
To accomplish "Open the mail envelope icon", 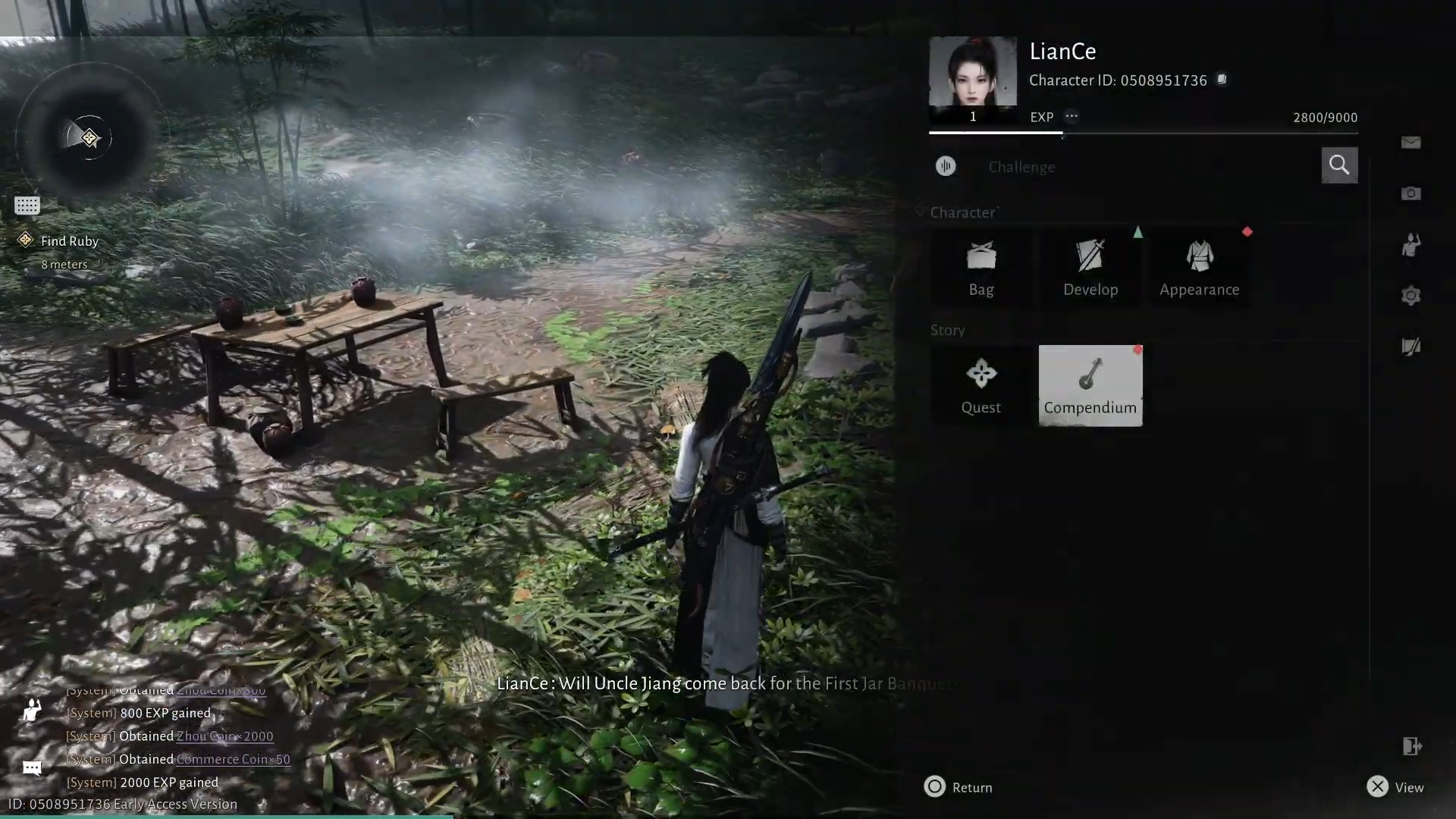I will coord(1410,143).
